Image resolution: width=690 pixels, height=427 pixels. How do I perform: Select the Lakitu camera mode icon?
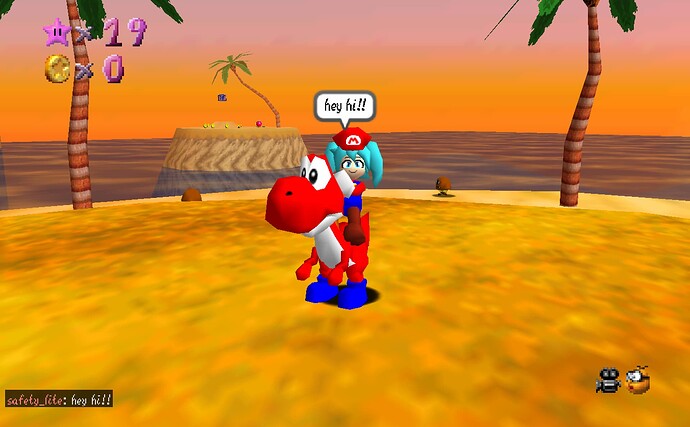coord(637,380)
